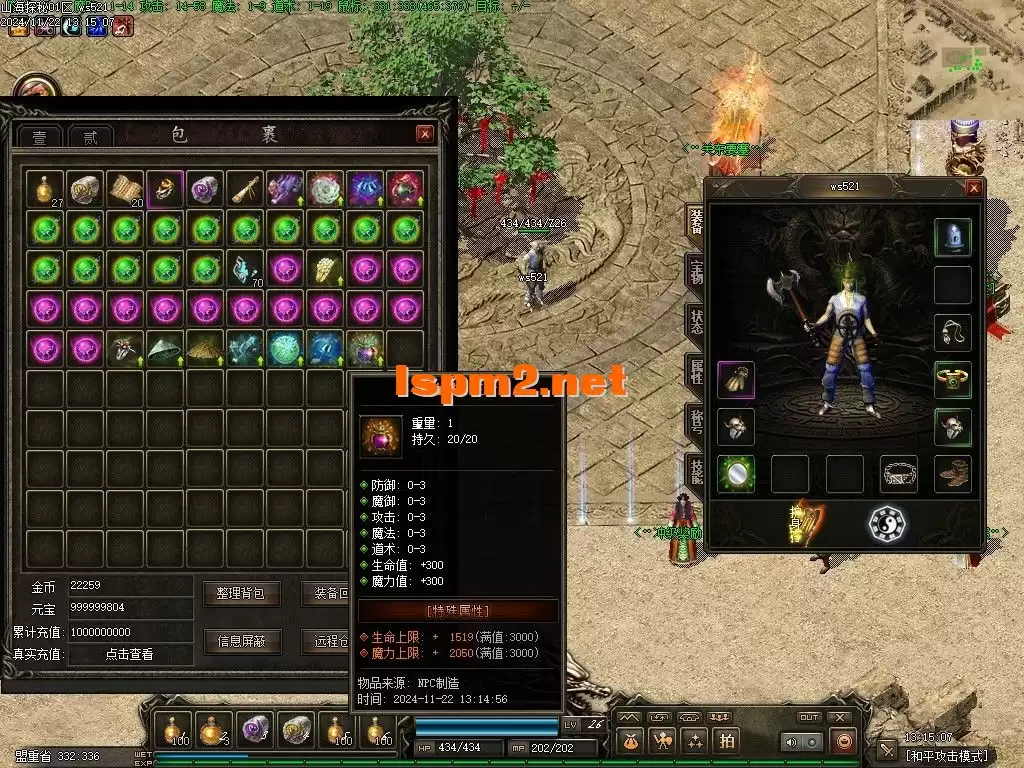1024x768 pixels.
Task: Select the equipped helmet slot
Action: [952, 237]
